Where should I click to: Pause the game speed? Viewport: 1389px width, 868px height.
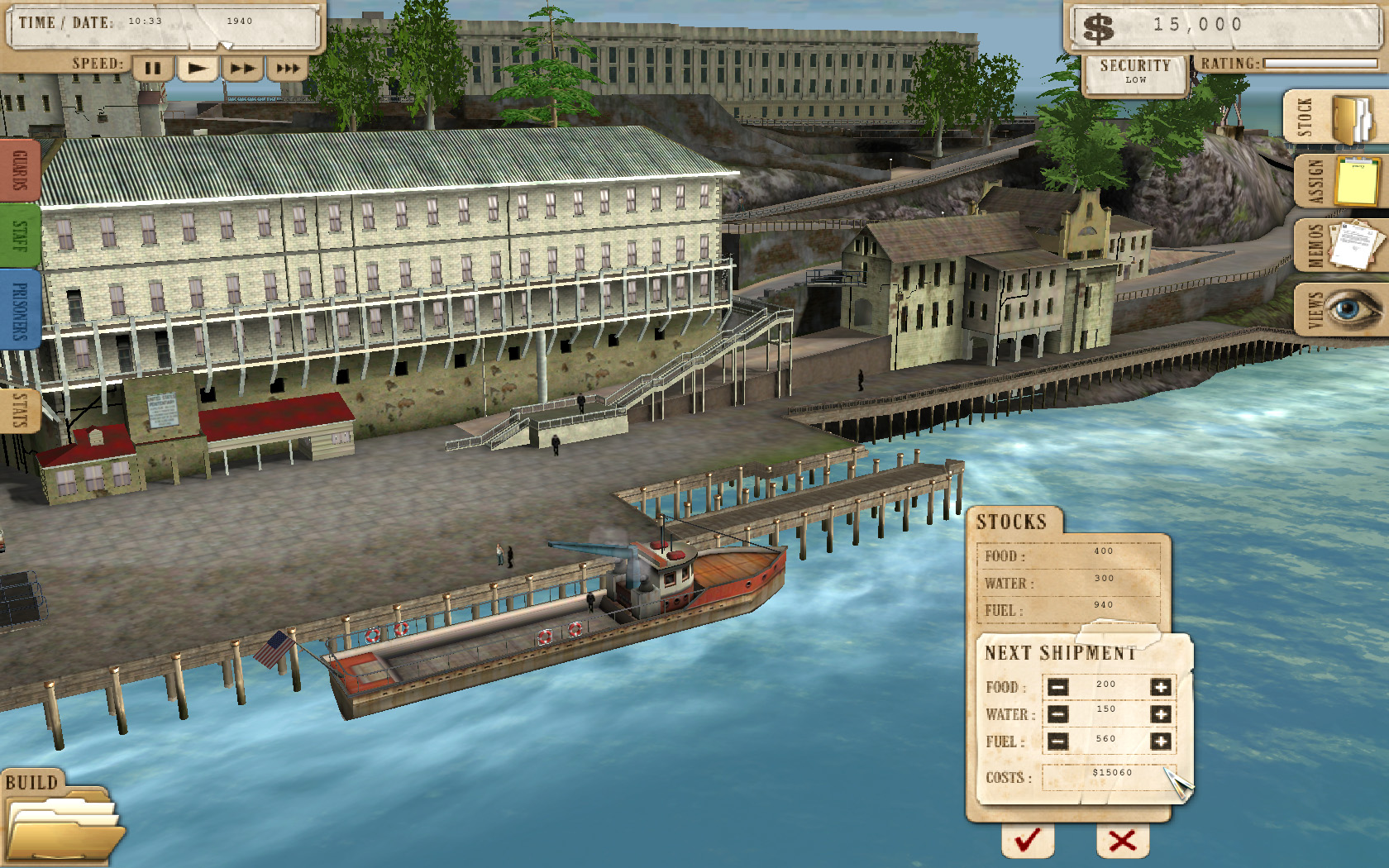pyautogui.click(x=152, y=69)
